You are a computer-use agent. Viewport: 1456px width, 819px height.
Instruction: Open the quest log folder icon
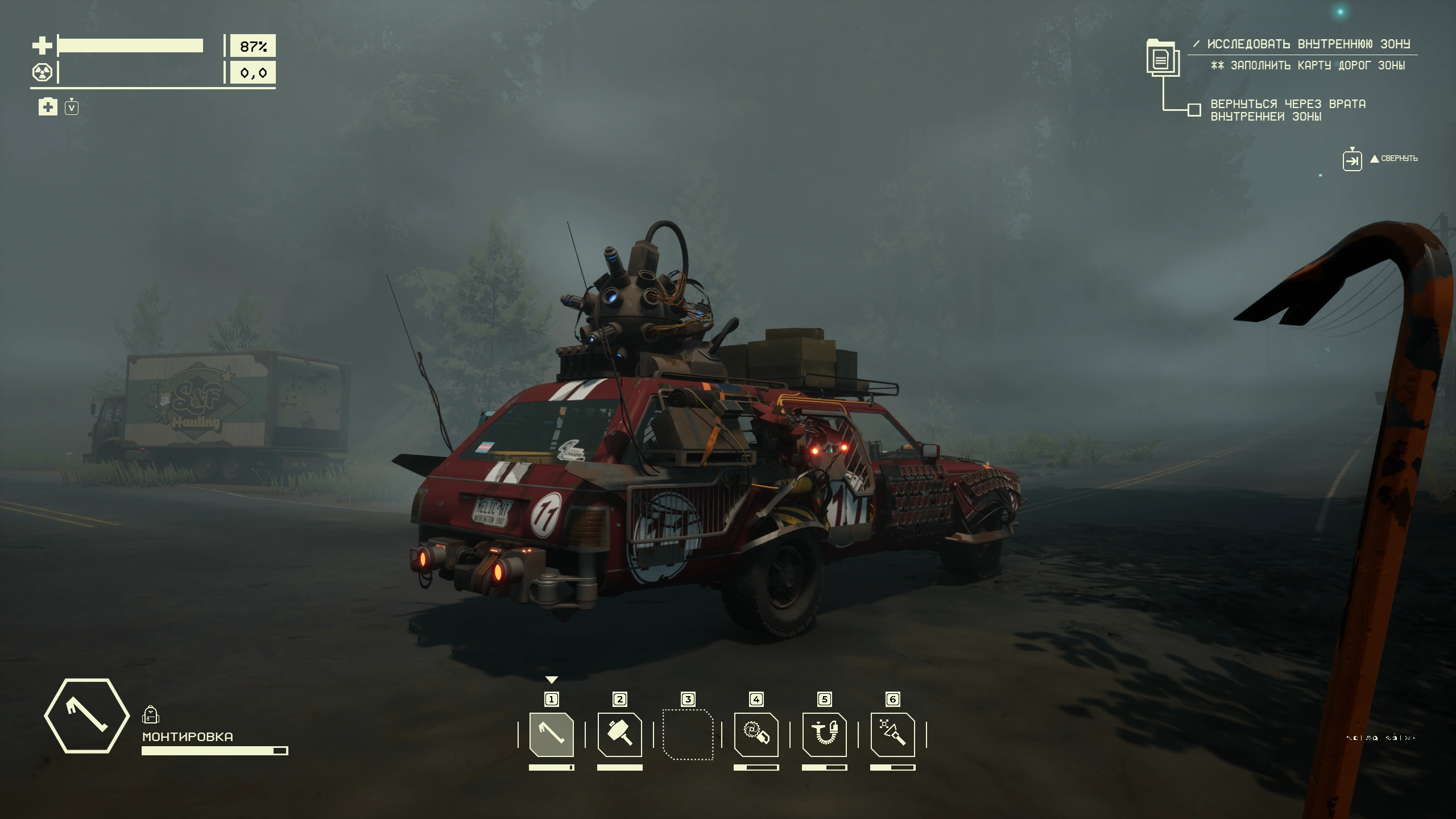pyautogui.click(x=1162, y=57)
